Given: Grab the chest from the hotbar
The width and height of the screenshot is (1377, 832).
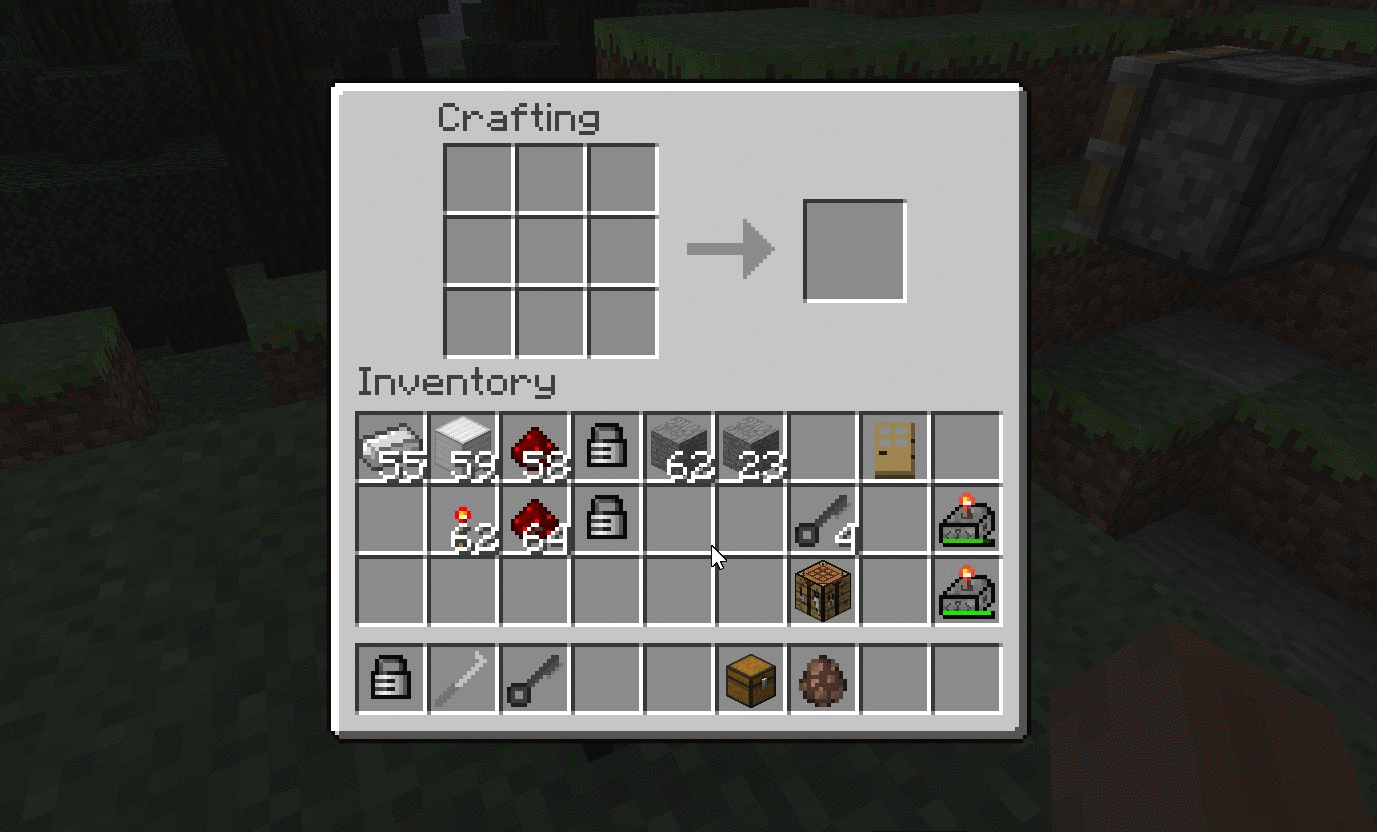Looking at the screenshot, I should 750,680.
